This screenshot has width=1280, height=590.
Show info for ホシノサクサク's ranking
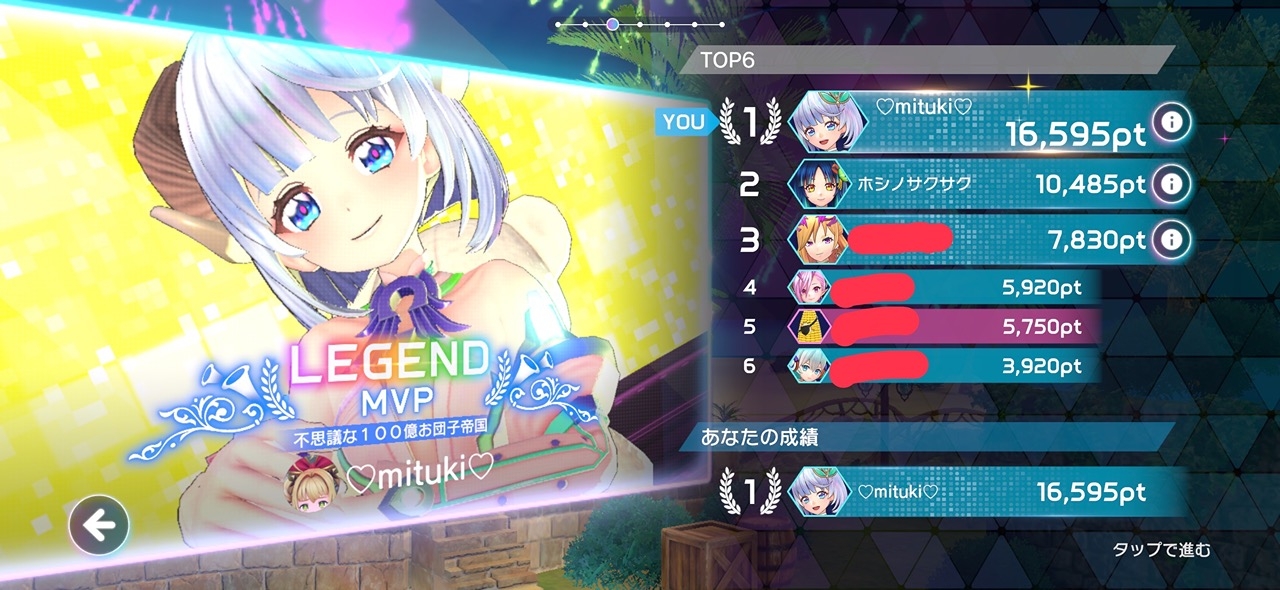click(x=1171, y=184)
